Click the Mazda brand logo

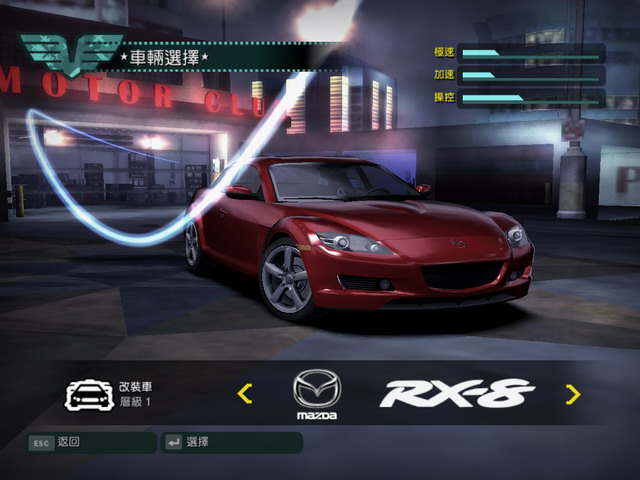tap(316, 393)
